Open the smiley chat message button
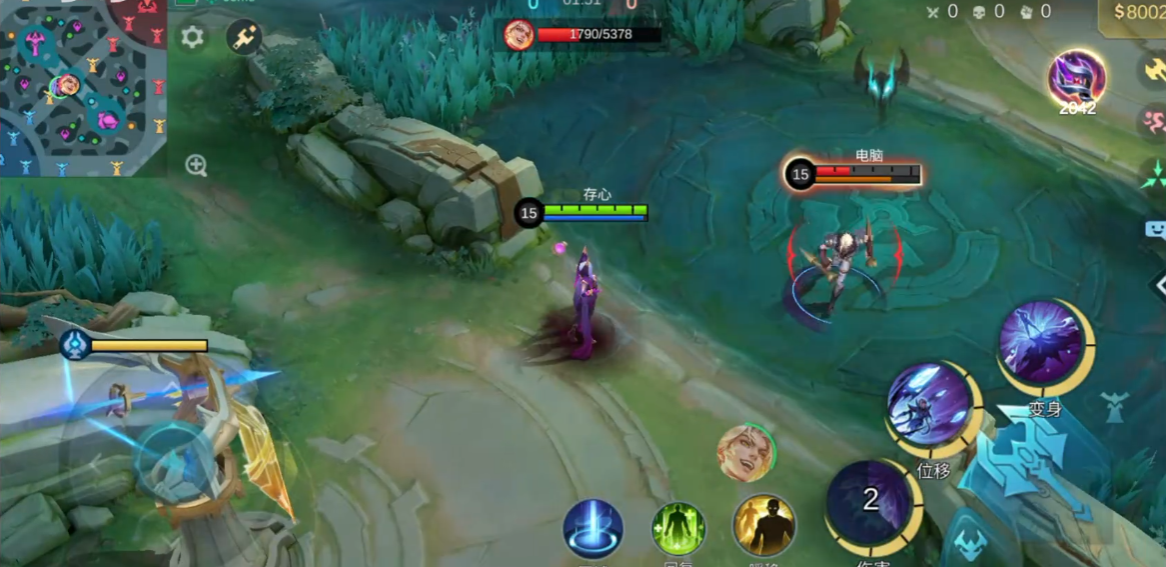This screenshot has width=1166, height=567. point(1155,229)
